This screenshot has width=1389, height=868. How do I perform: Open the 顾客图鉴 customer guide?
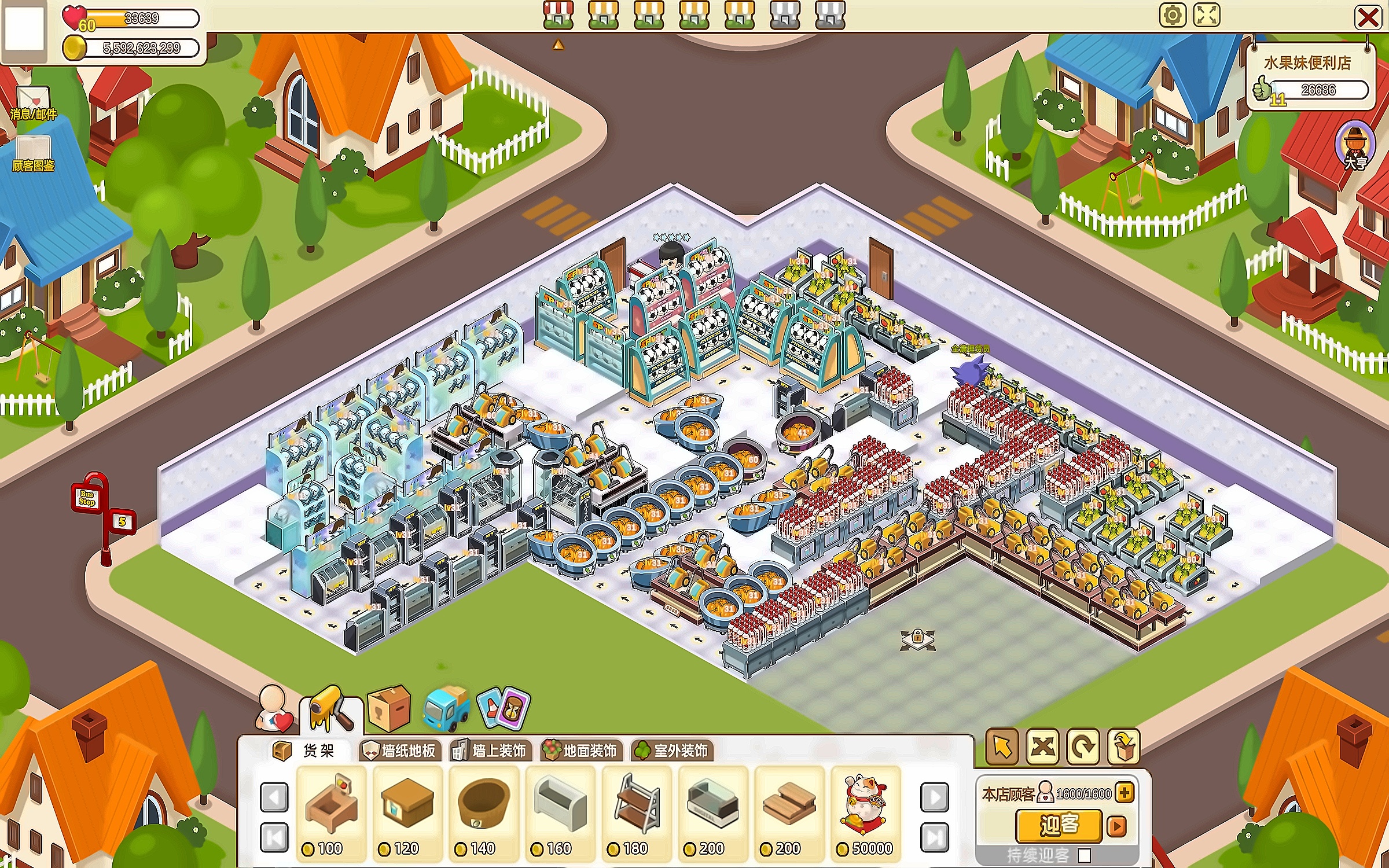(33, 154)
